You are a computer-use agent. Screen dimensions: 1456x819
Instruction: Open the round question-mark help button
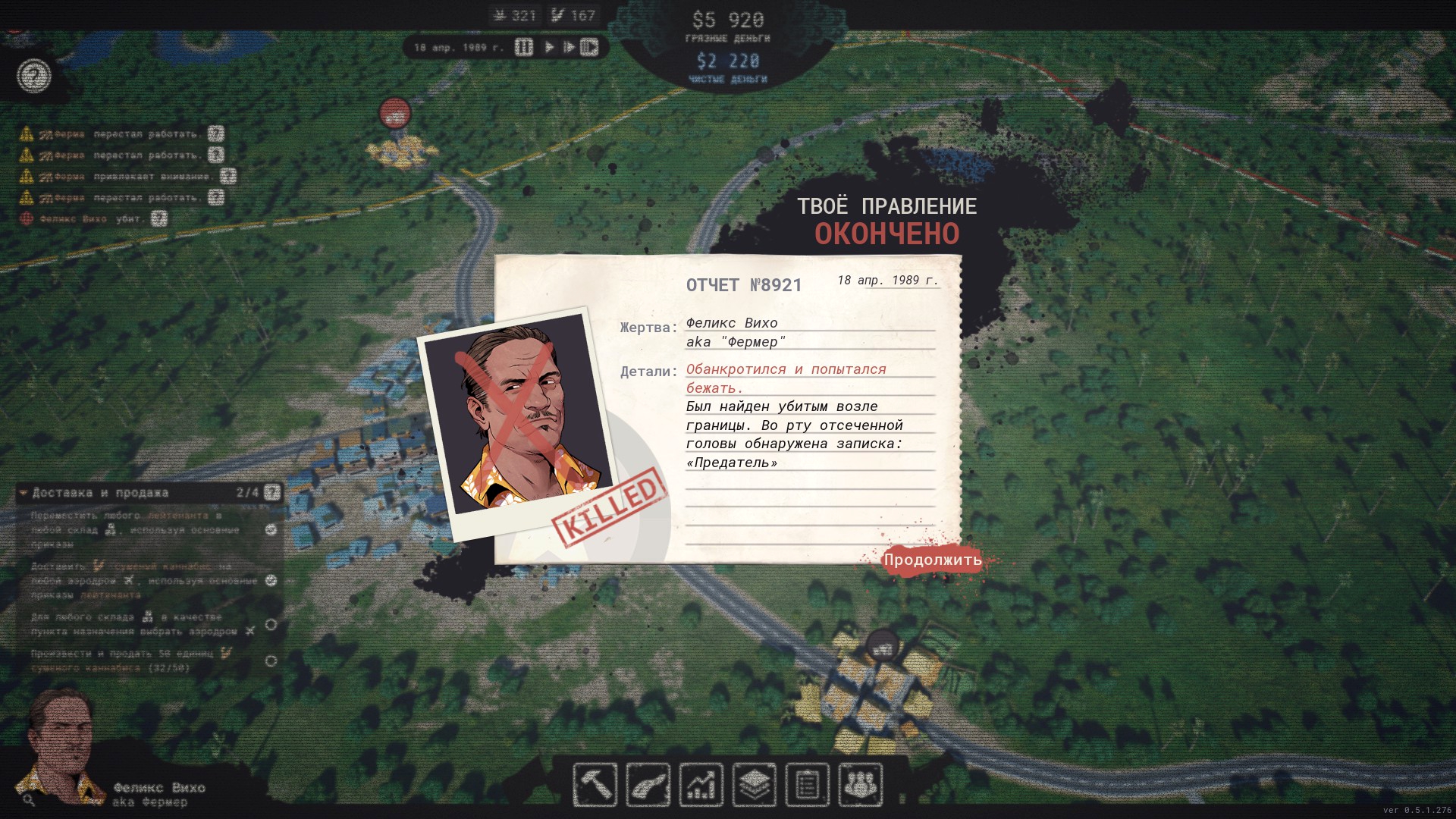pos(34,76)
